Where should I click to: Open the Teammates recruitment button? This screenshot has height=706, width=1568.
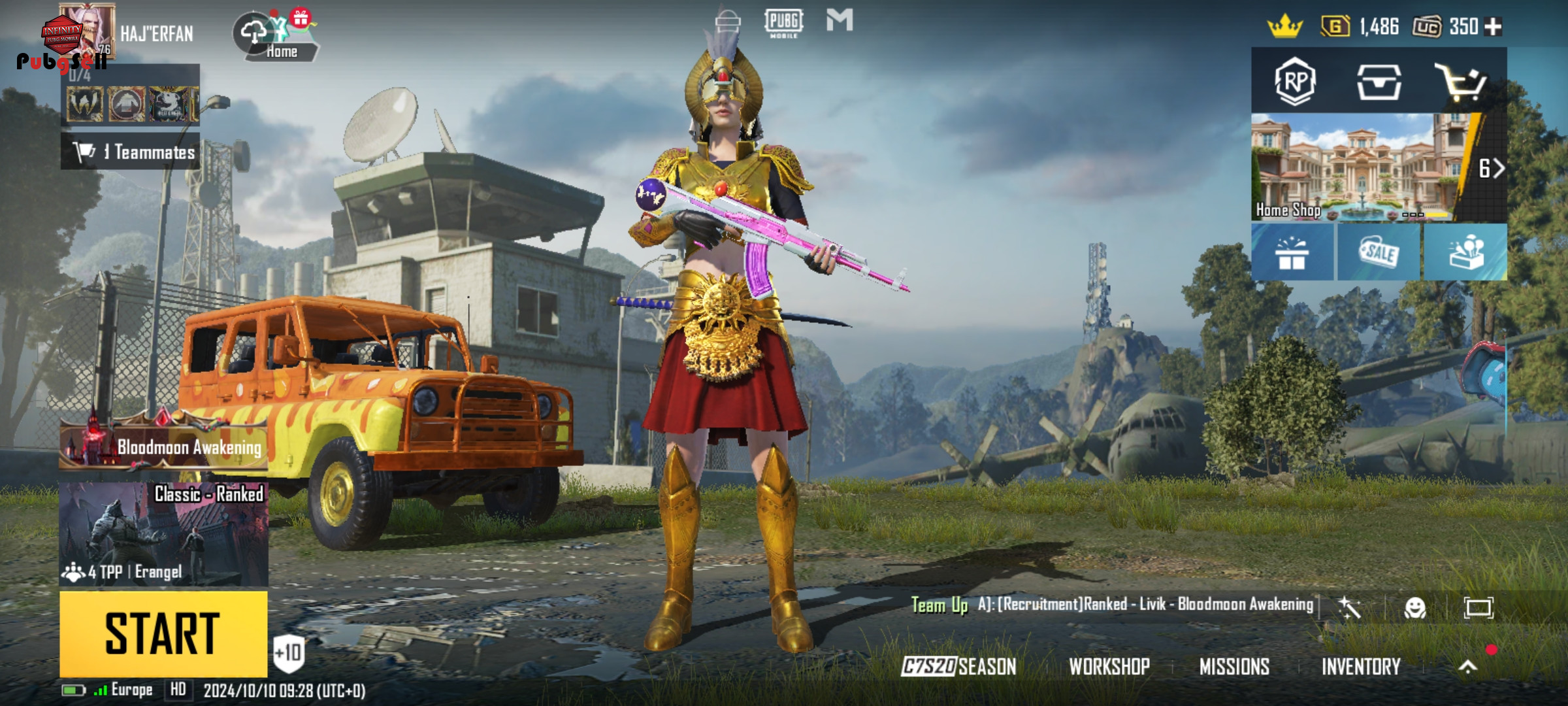click(131, 152)
